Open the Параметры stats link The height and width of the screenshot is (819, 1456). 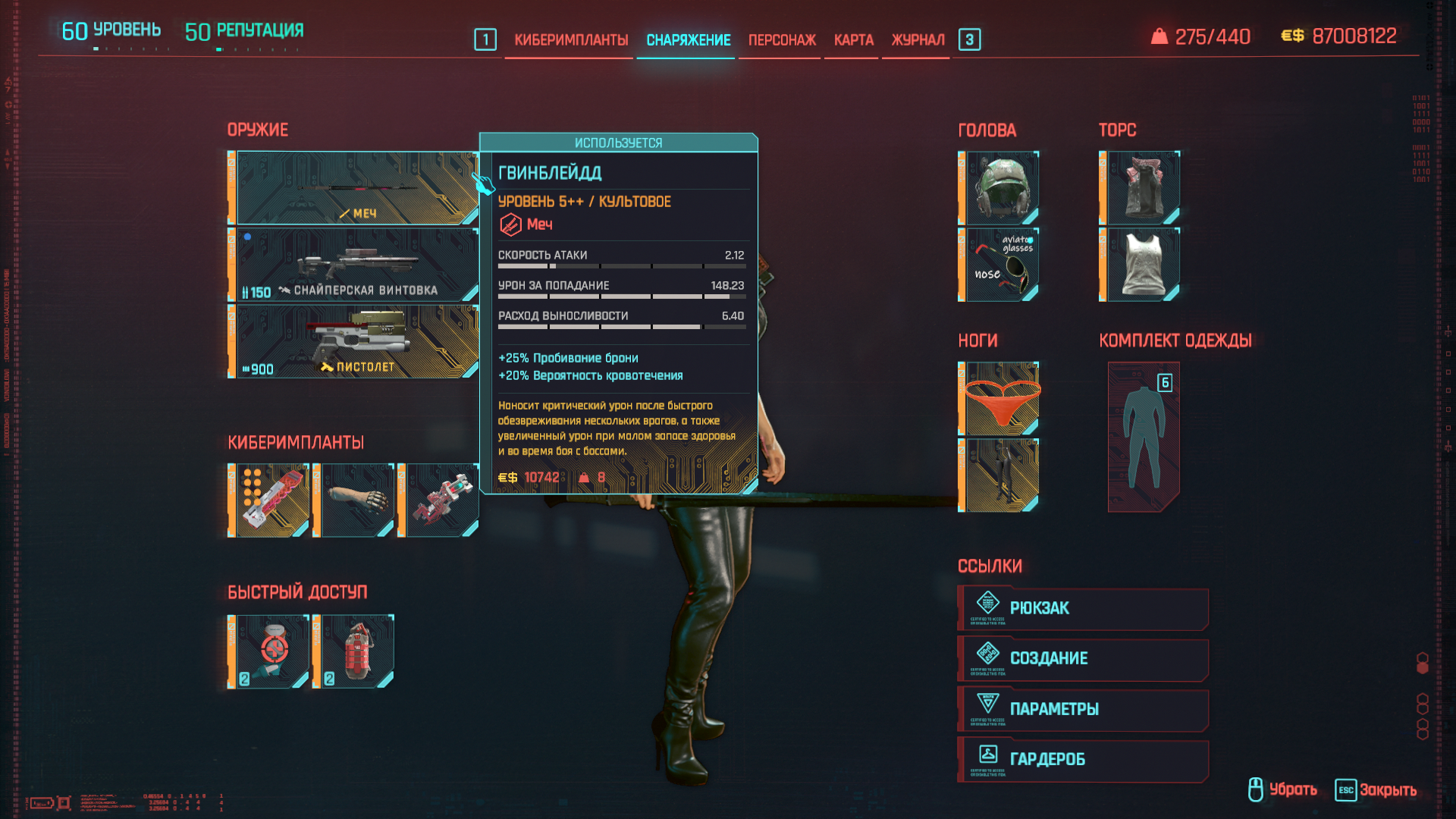tap(1083, 709)
